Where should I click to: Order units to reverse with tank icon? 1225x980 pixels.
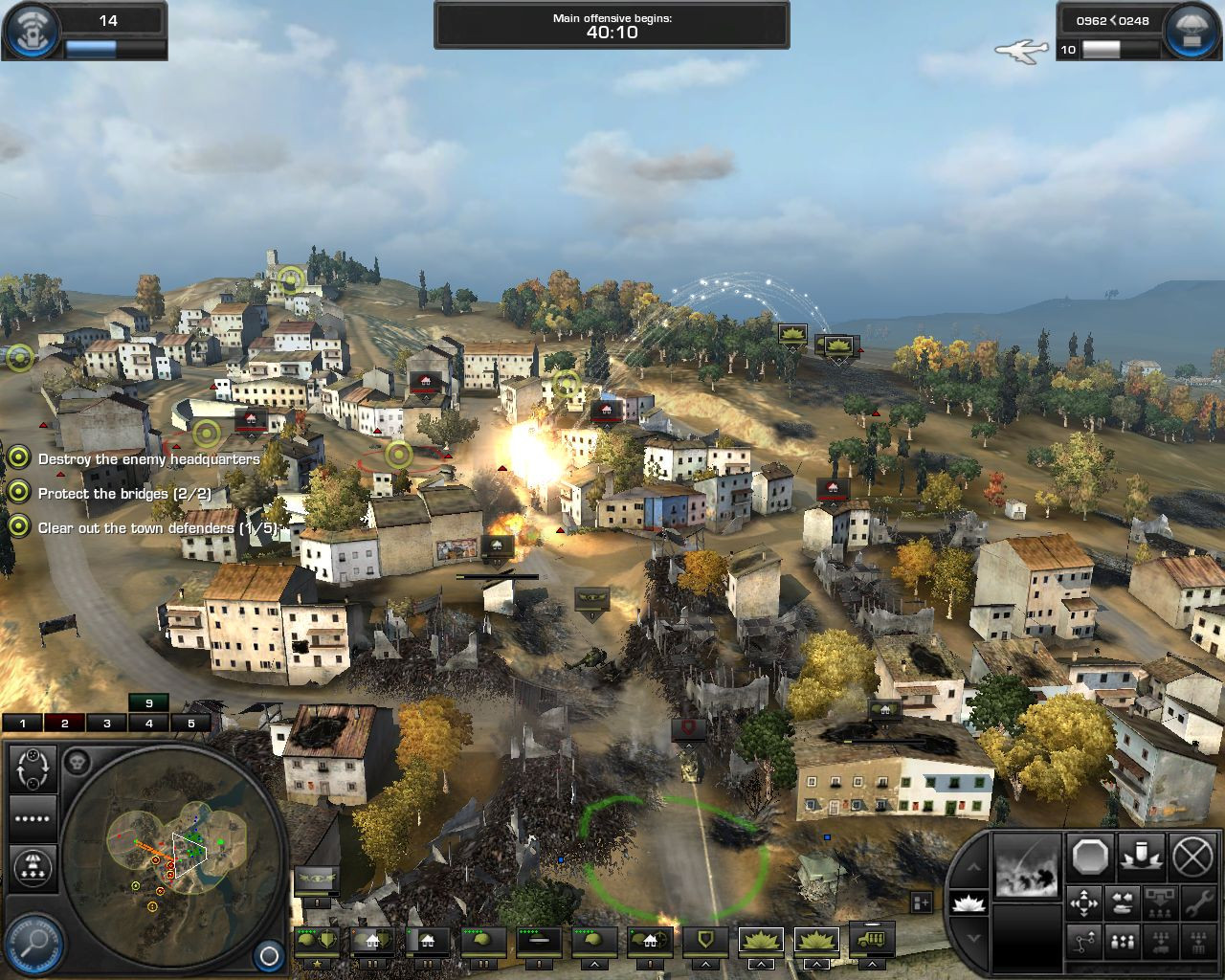pyautogui.click(x=1122, y=903)
